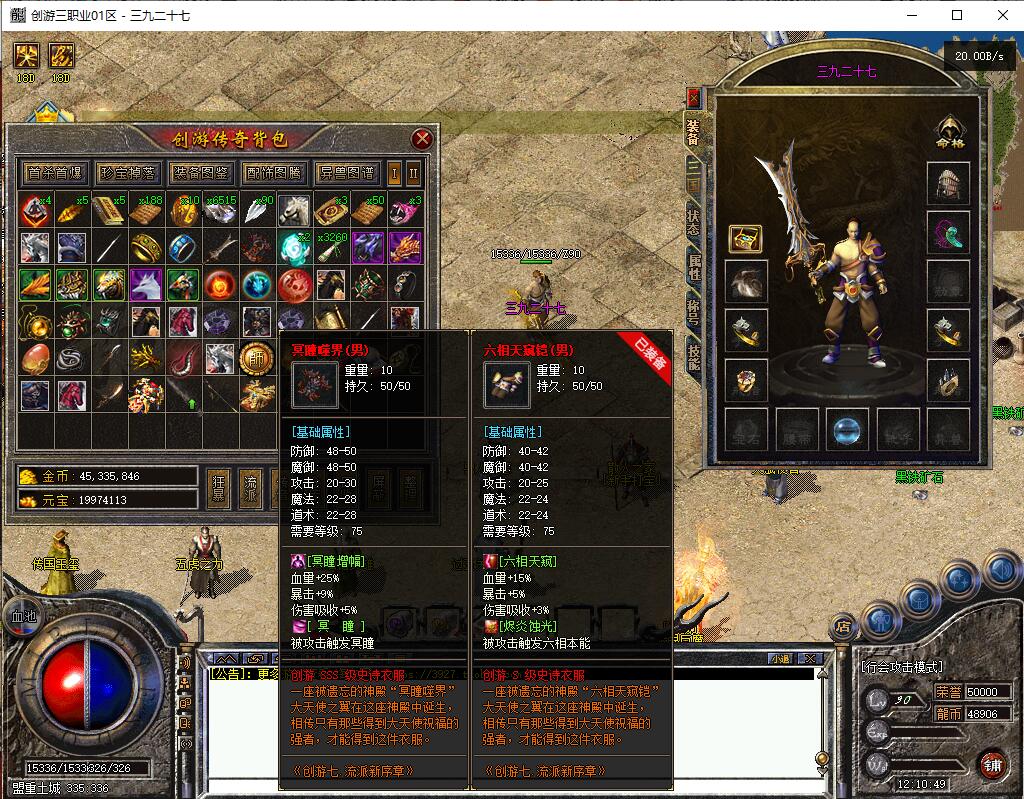Close the character equipment panel

pos(693,98)
